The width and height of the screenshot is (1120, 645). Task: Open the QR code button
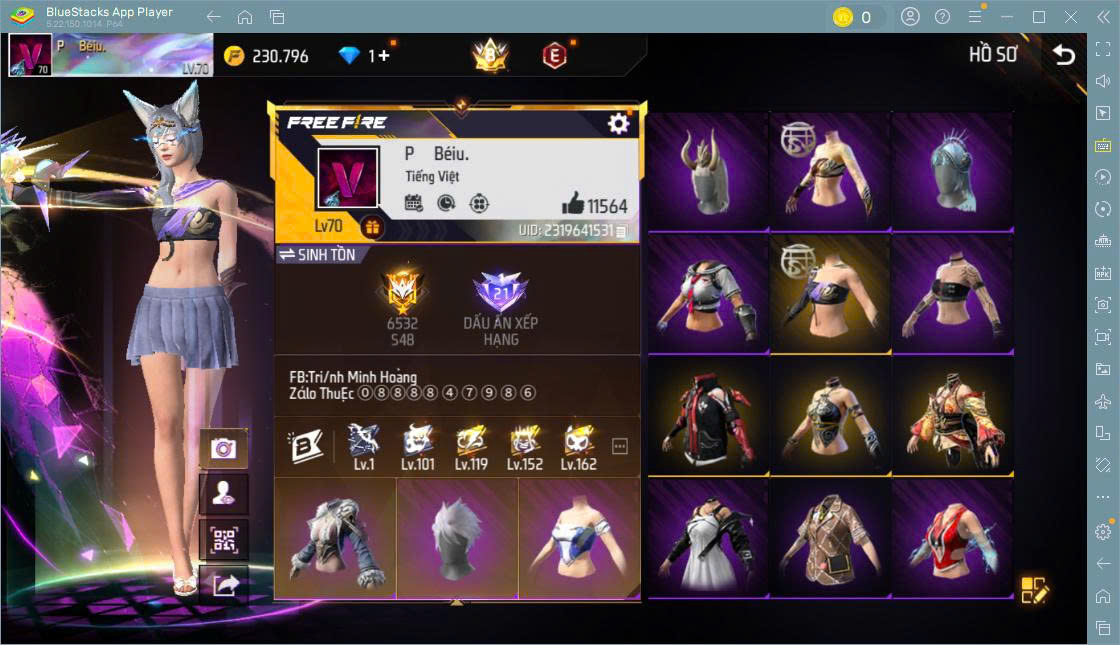coord(223,541)
